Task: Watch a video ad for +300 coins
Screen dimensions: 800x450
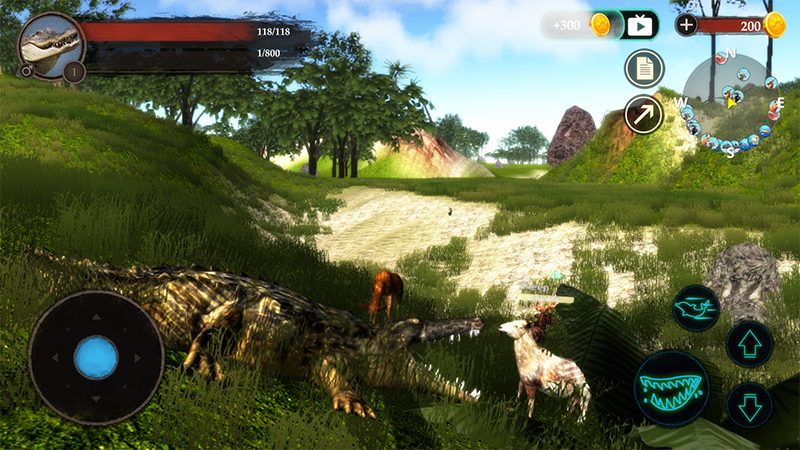Action: click(640, 25)
